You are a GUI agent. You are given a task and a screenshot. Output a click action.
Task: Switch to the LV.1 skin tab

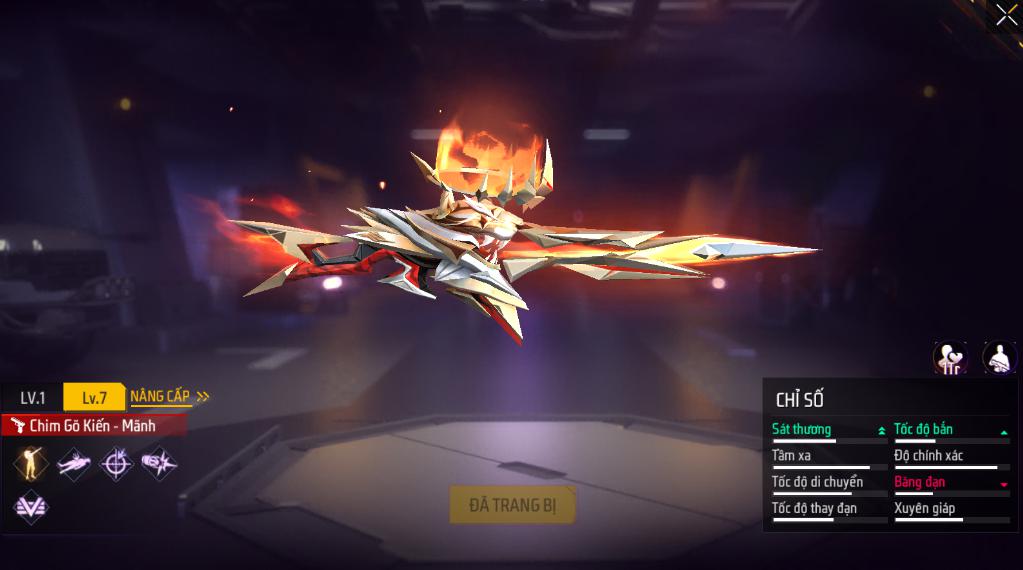32,397
